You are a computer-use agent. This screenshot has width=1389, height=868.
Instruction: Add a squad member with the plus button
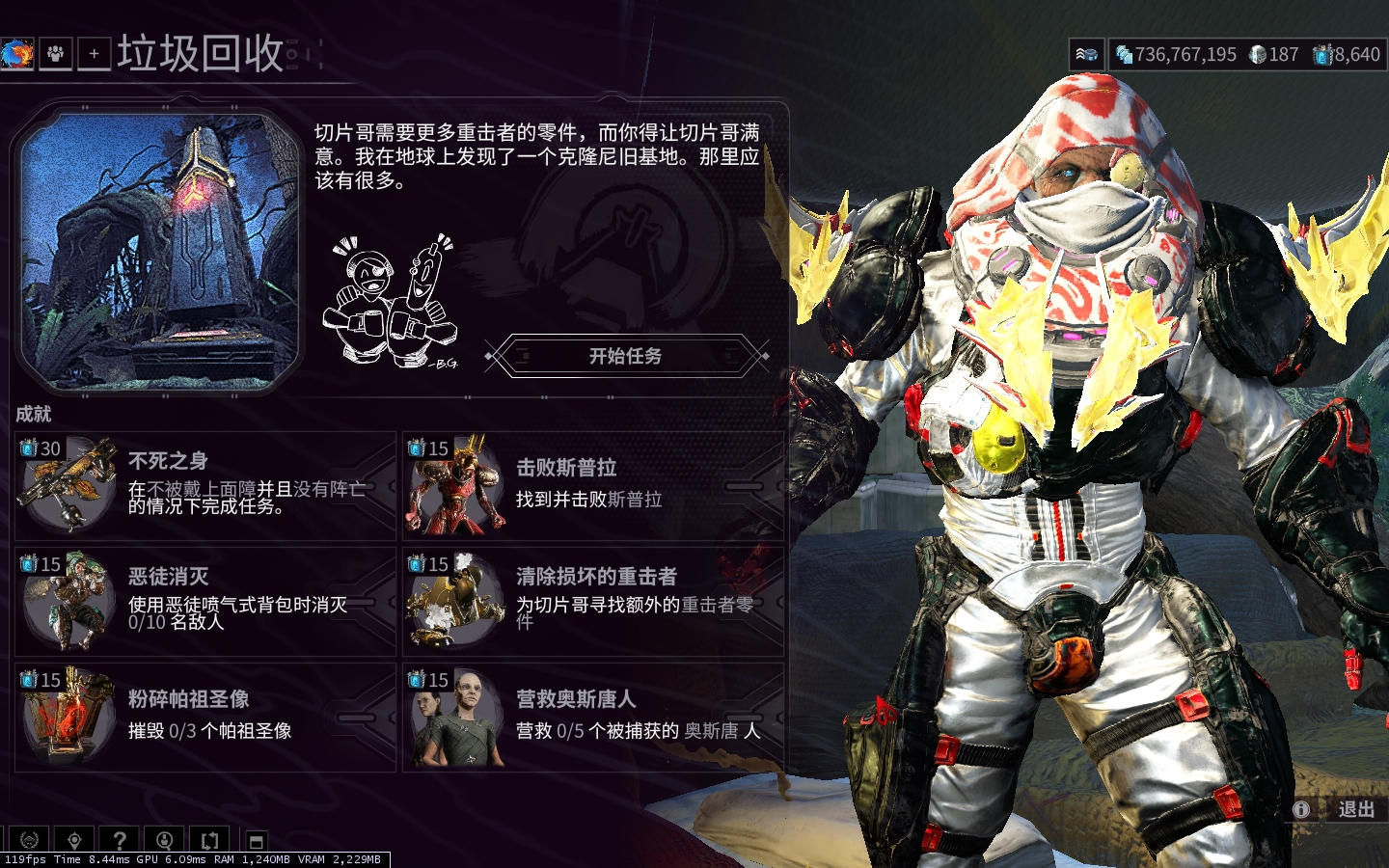click(x=94, y=54)
